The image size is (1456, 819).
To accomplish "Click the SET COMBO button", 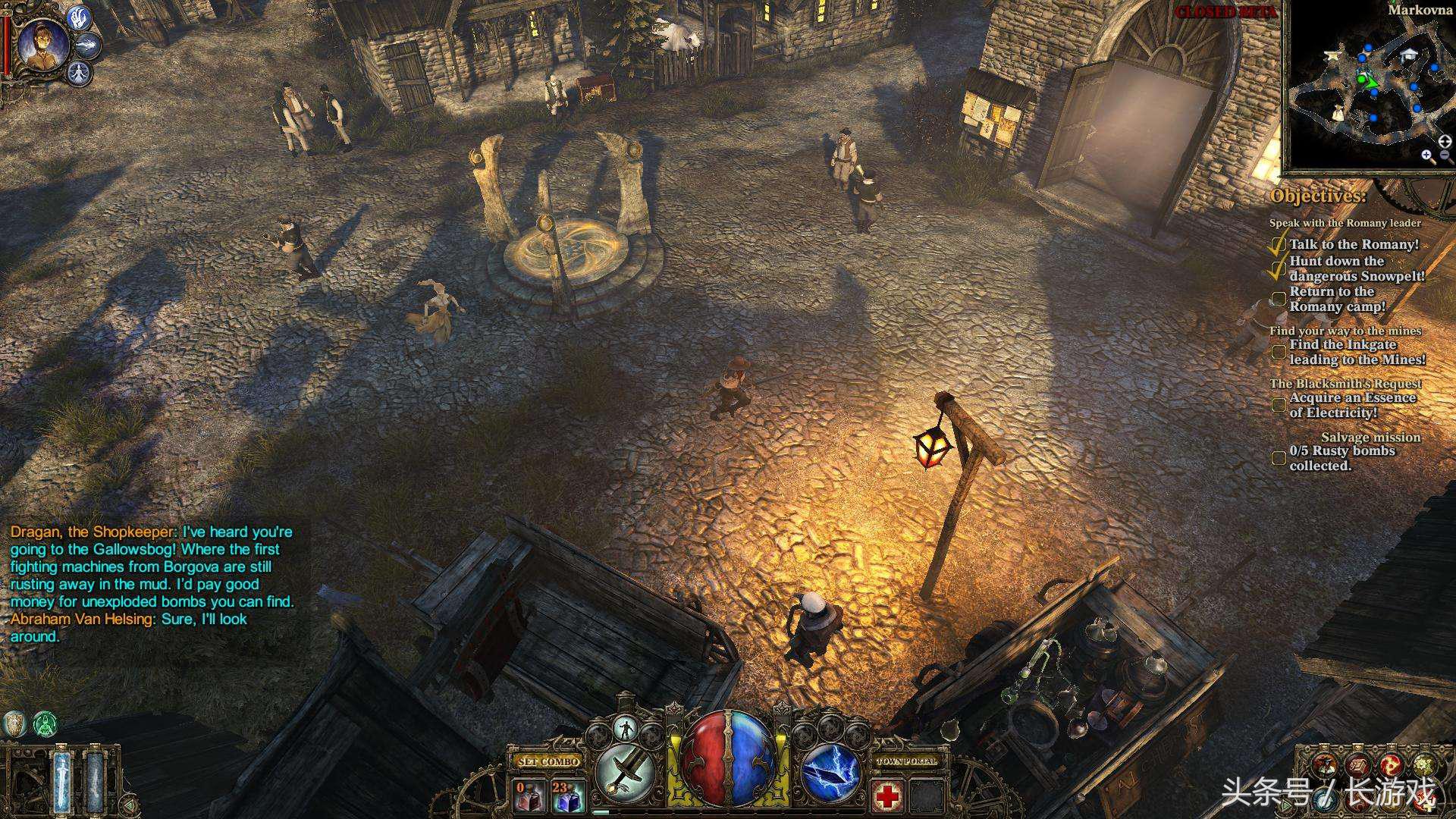I will 548,761.
